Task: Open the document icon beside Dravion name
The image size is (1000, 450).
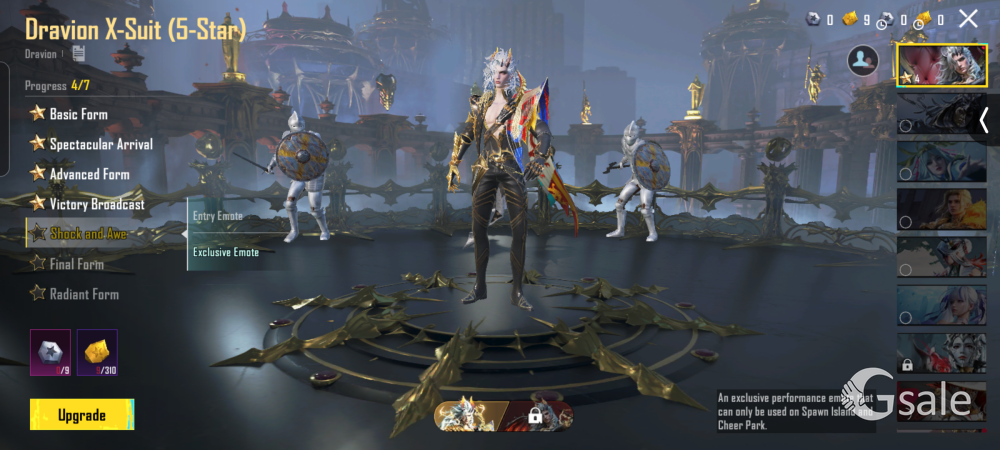Action: (x=78, y=53)
